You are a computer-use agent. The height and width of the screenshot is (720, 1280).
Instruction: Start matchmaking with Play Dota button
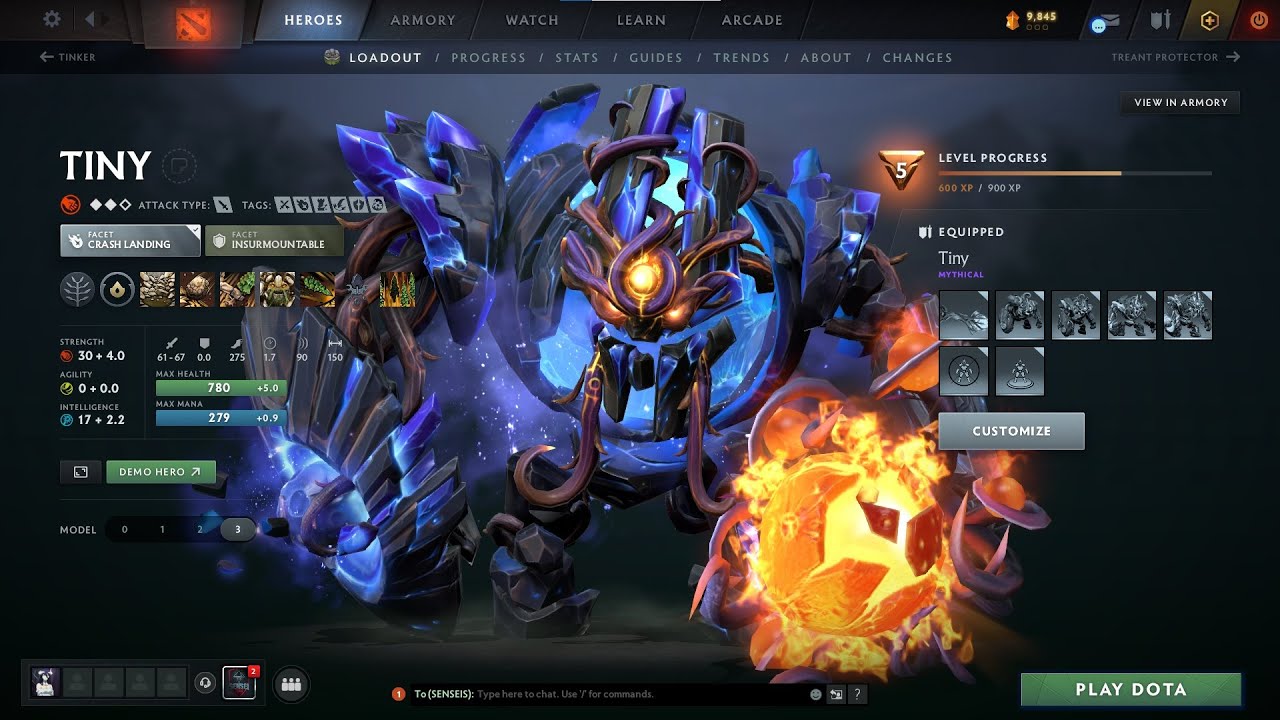coord(1130,690)
